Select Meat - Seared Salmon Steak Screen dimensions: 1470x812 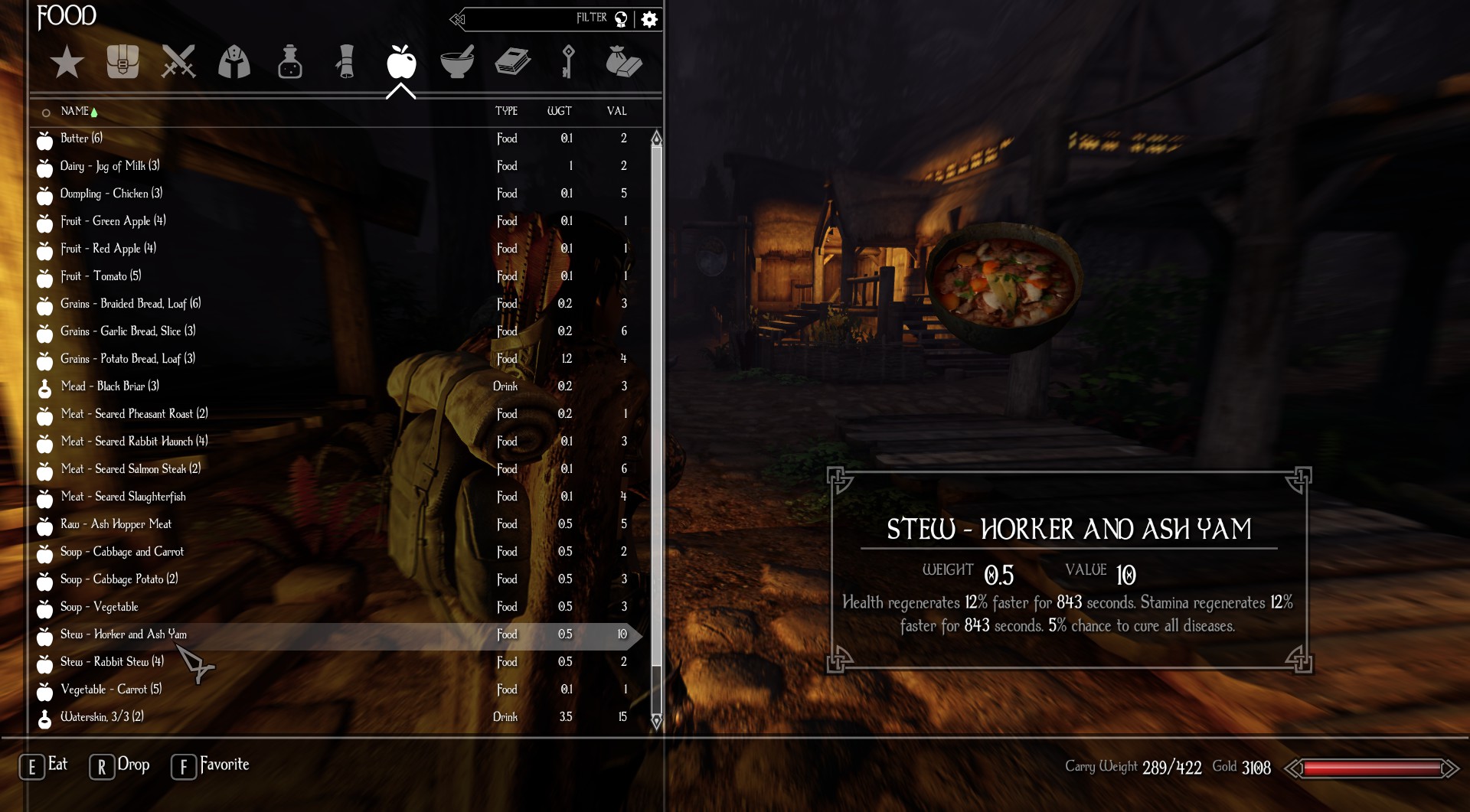coord(130,469)
